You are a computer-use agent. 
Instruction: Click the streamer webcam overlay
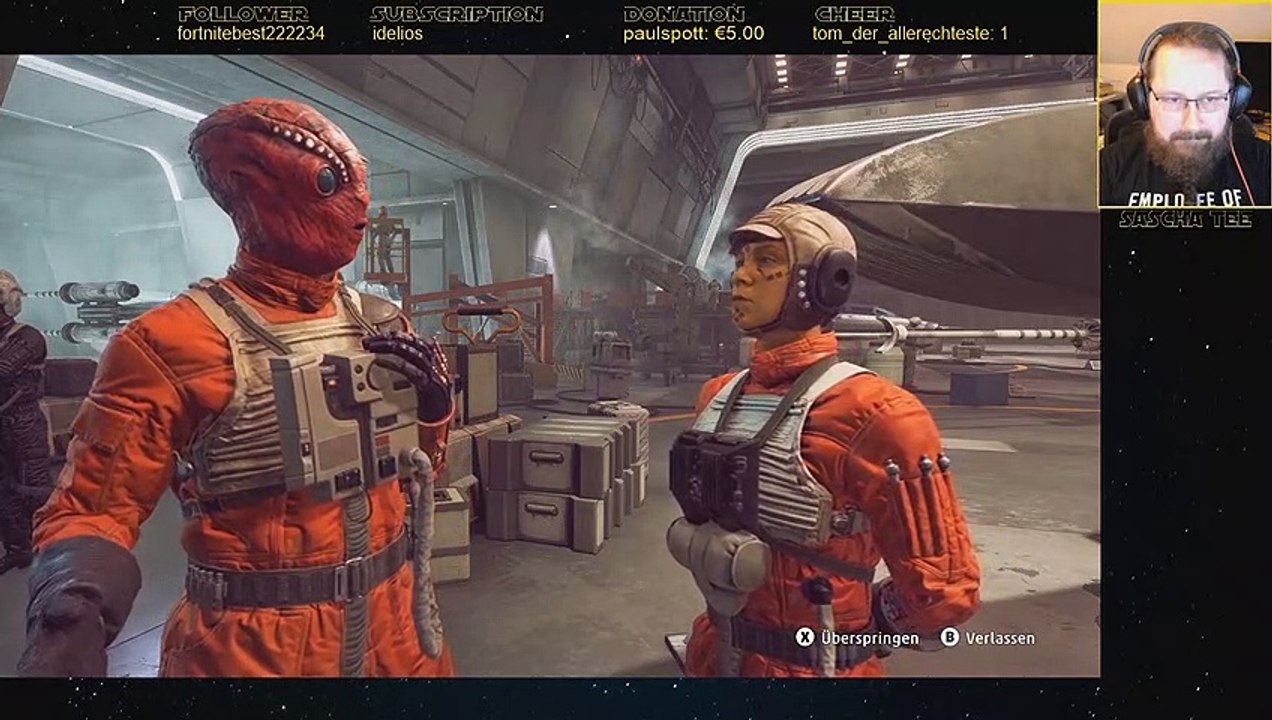click(1184, 104)
